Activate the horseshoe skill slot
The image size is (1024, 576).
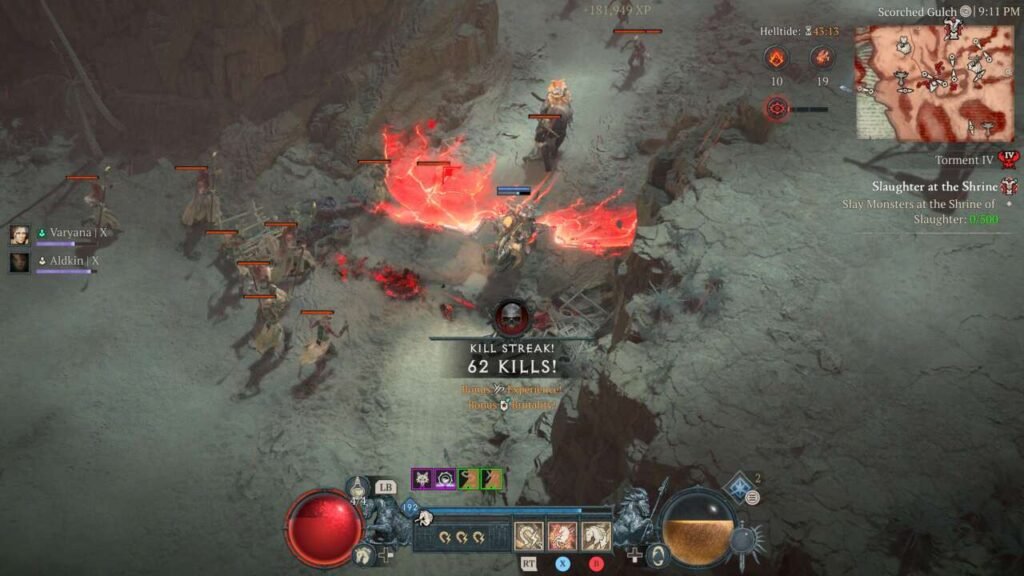click(529, 537)
